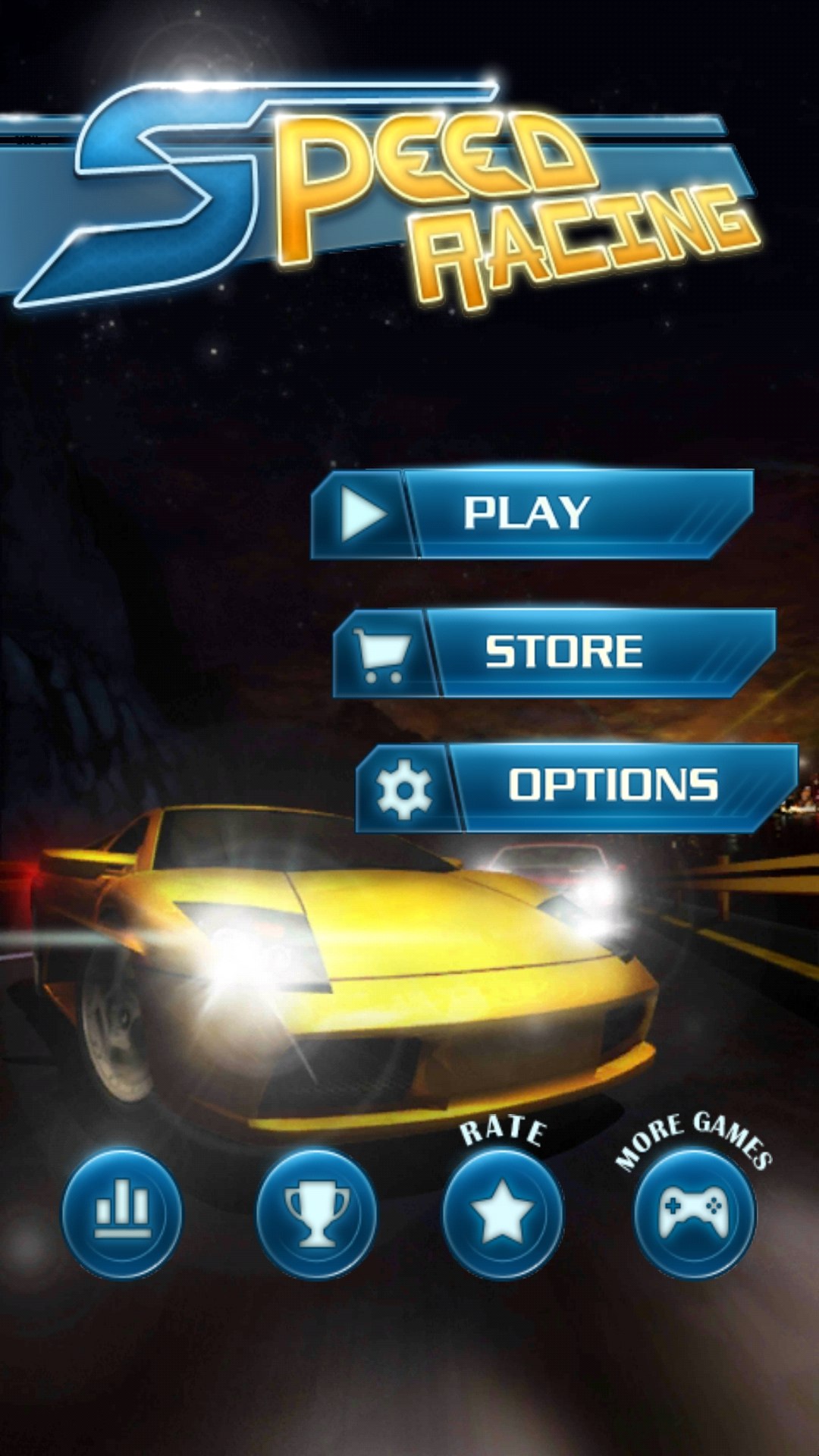This screenshot has height=1456, width=819.
Task: Open the STORE menu
Action: (555, 652)
